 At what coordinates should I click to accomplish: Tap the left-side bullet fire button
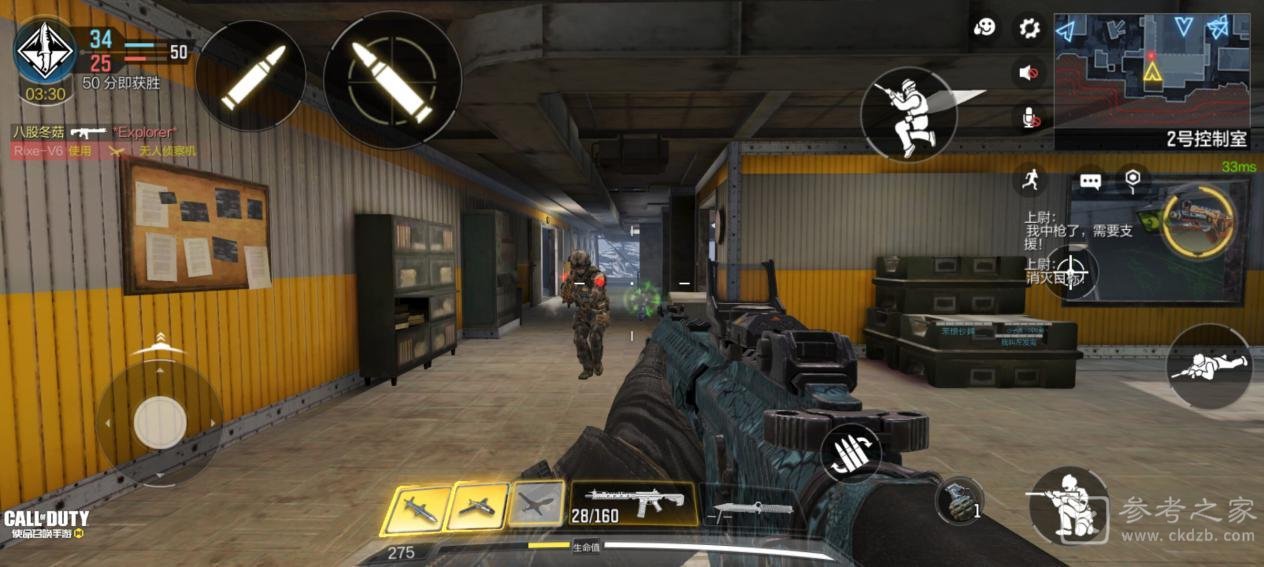click(251, 76)
